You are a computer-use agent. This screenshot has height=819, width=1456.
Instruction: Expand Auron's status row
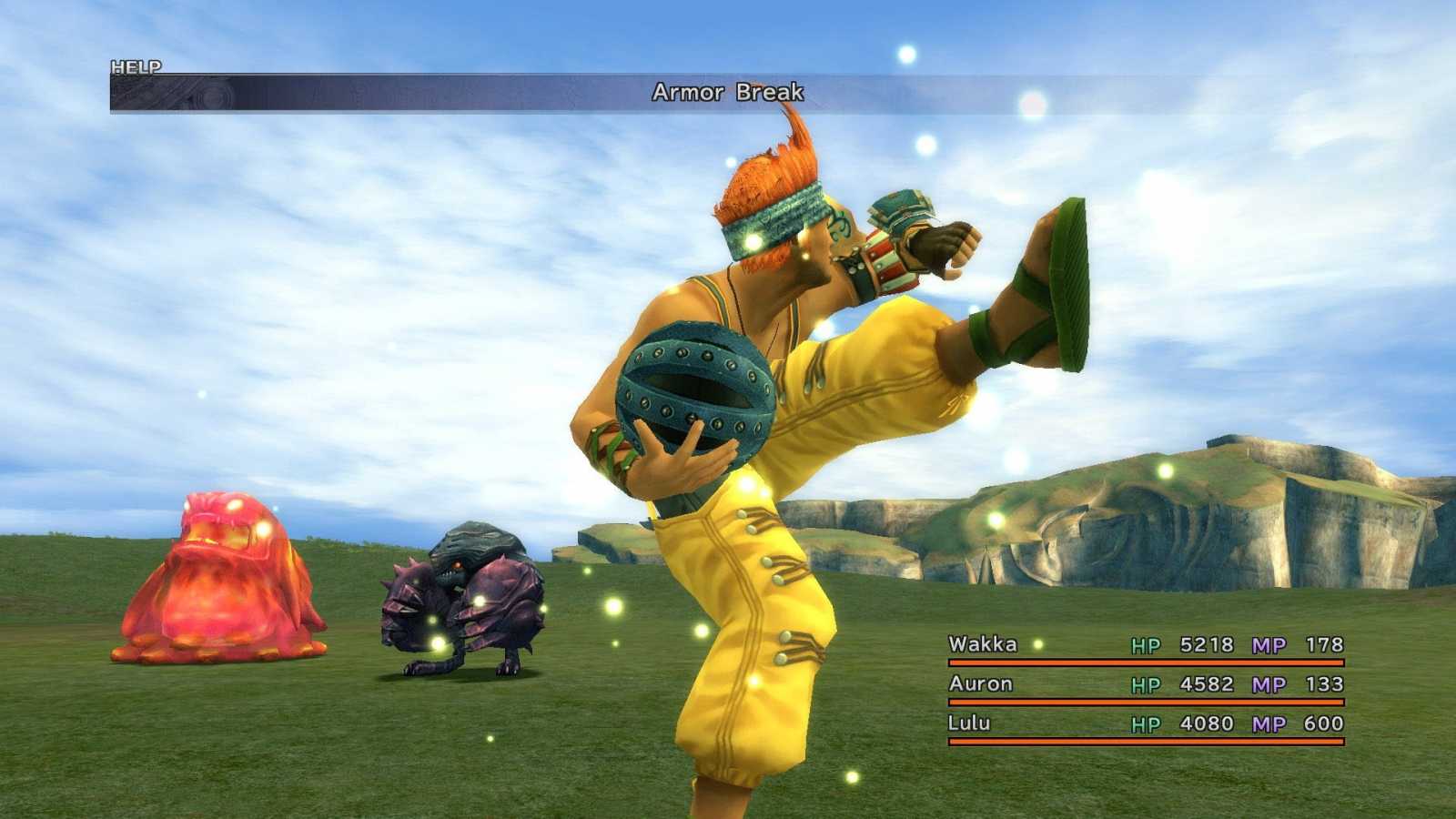[x=1137, y=683]
